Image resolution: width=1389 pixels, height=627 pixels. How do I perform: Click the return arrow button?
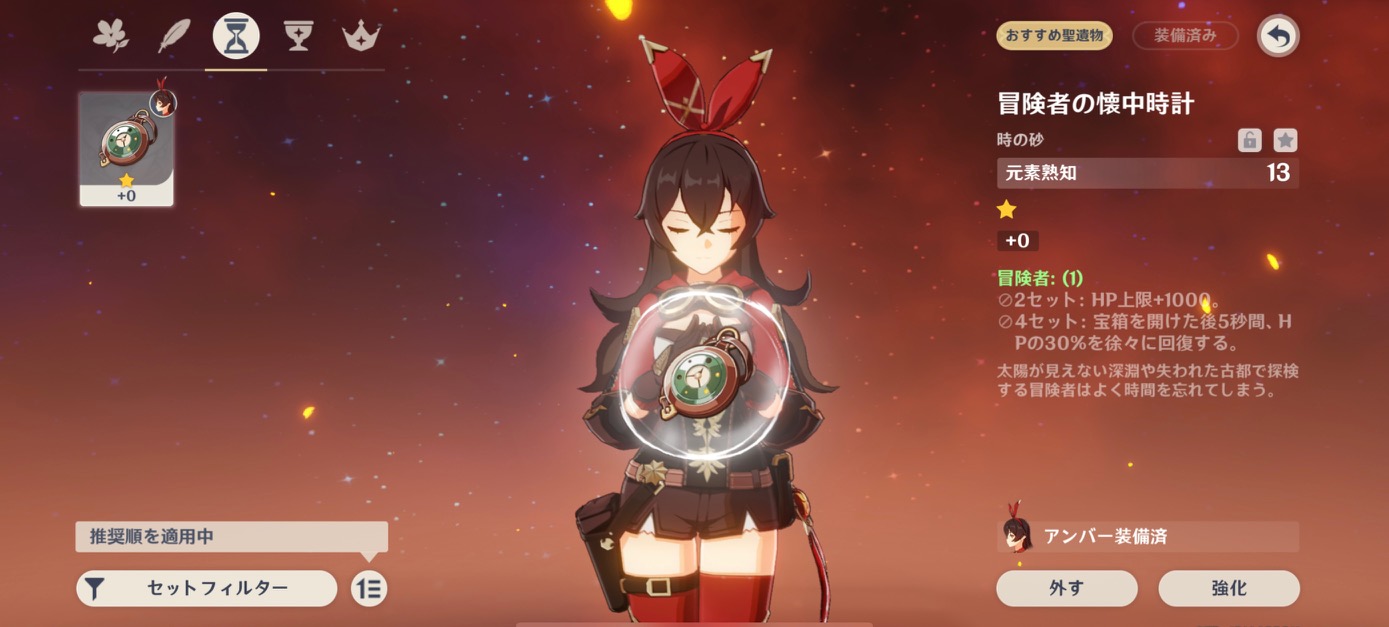click(x=1278, y=37)
